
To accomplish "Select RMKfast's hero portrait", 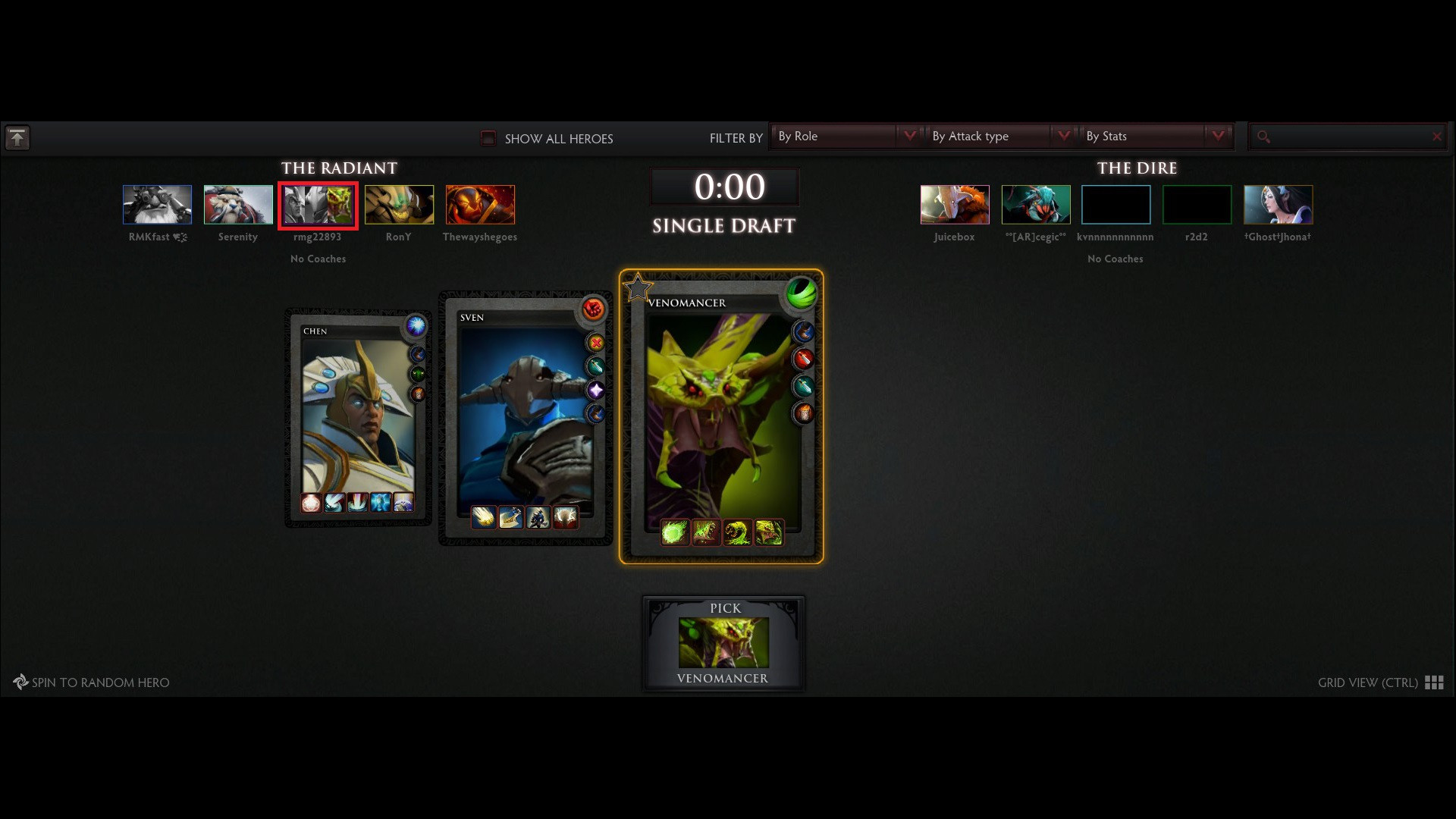I will [x=157, y=205].
